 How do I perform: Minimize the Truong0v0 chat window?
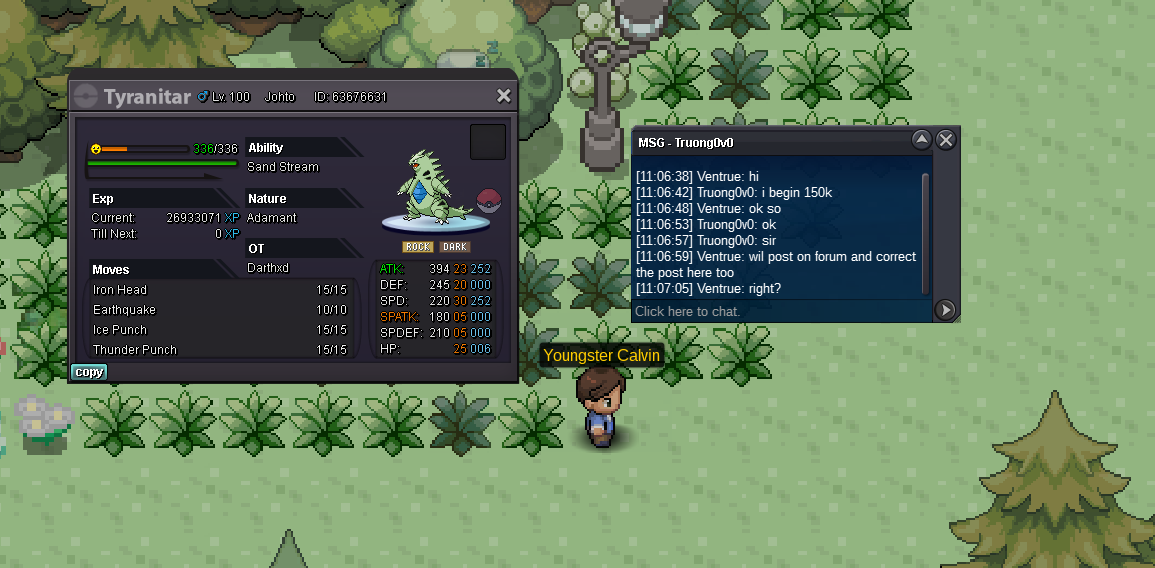click(x=922, y=140)
